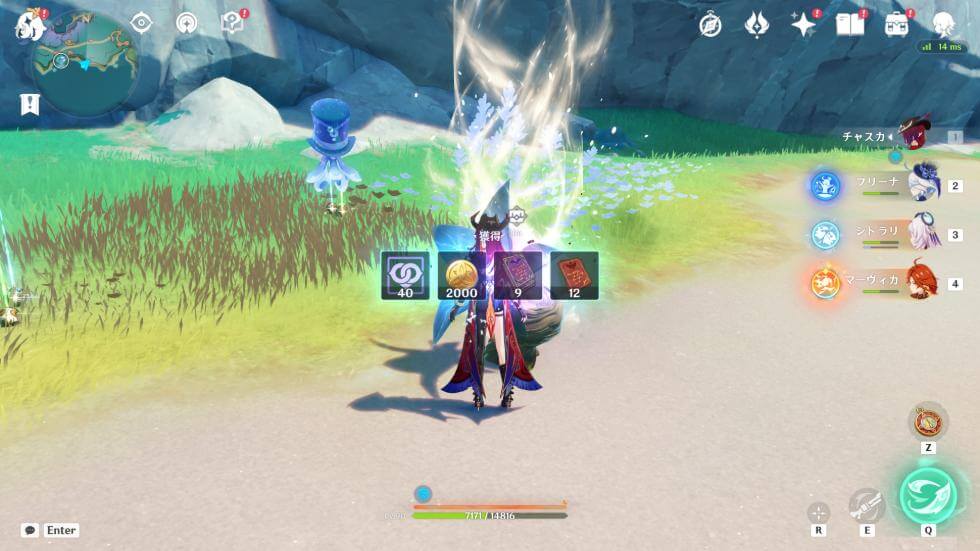
Task: Open the Paimon main menu
Action: (29, 25)
